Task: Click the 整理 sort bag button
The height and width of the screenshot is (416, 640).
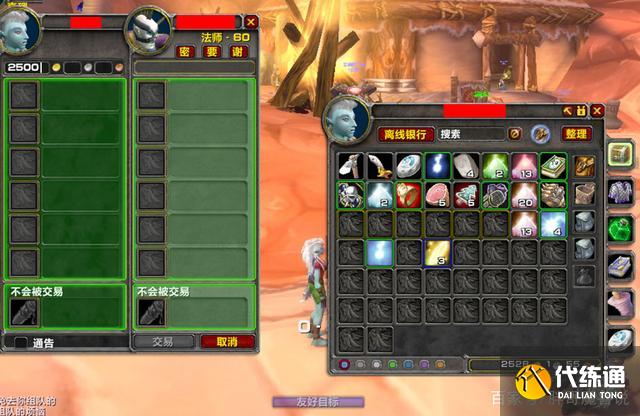Action: [x=576, y=133]
